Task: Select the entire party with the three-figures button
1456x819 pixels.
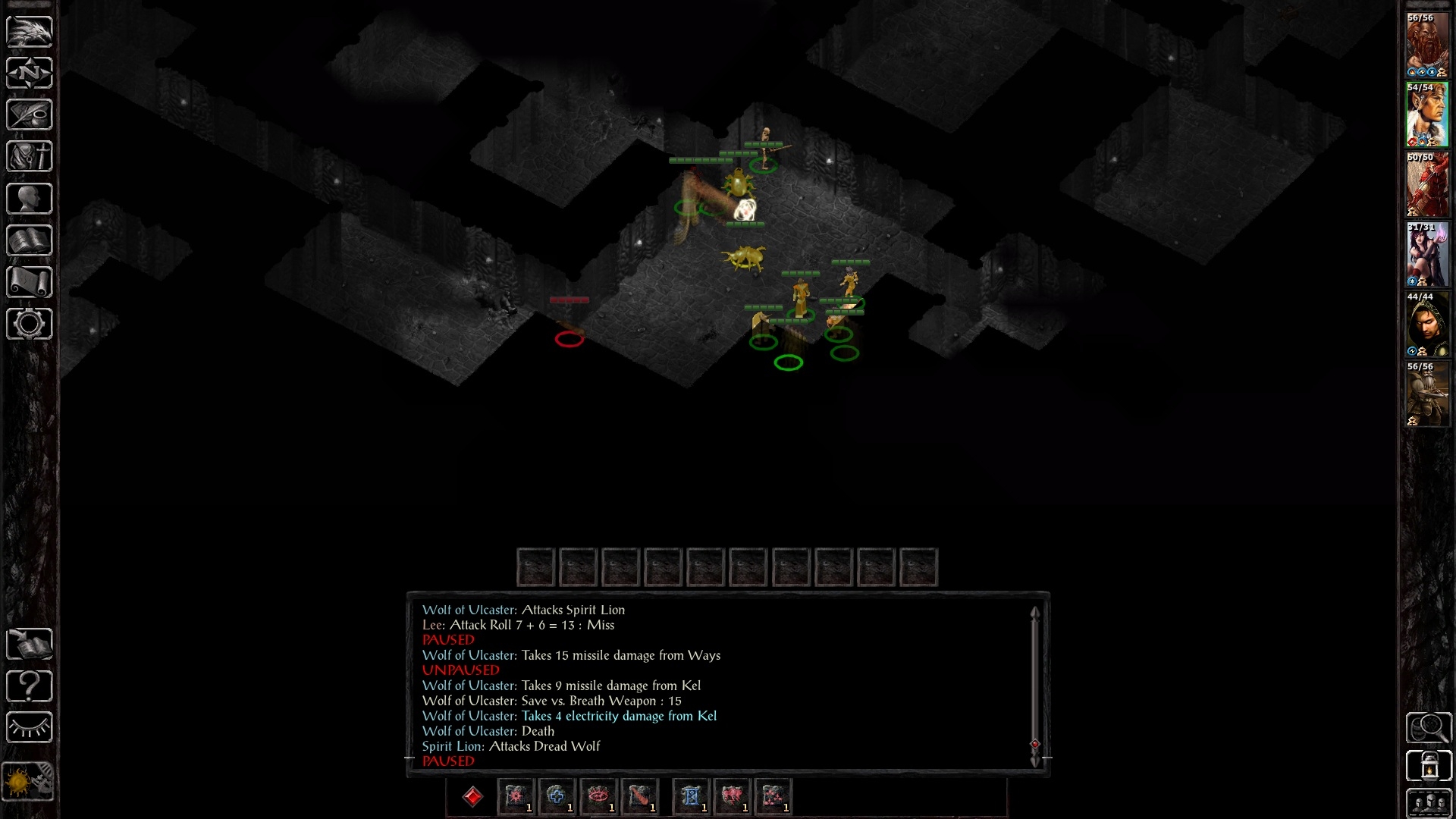Action: point(1429,804)
